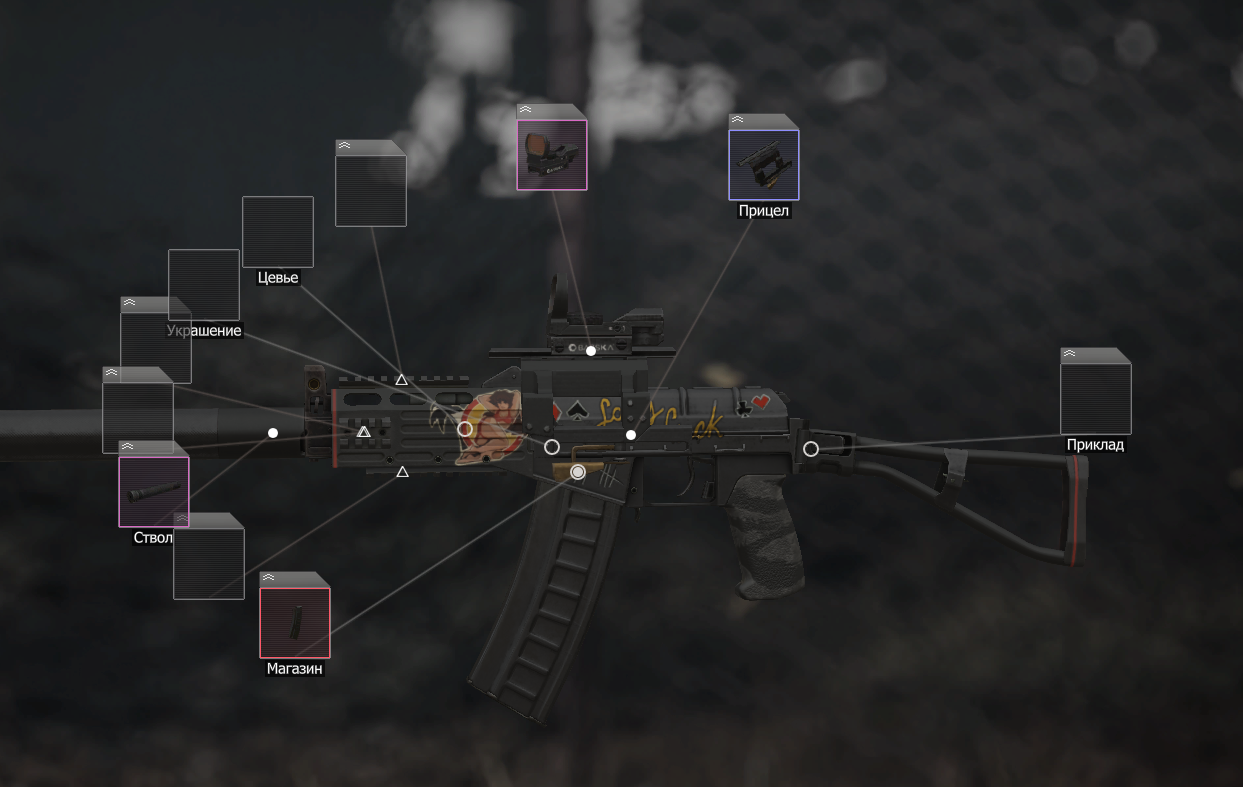
Task: Select the Магазин magazine slot
Action: click(x=295, y=623)
